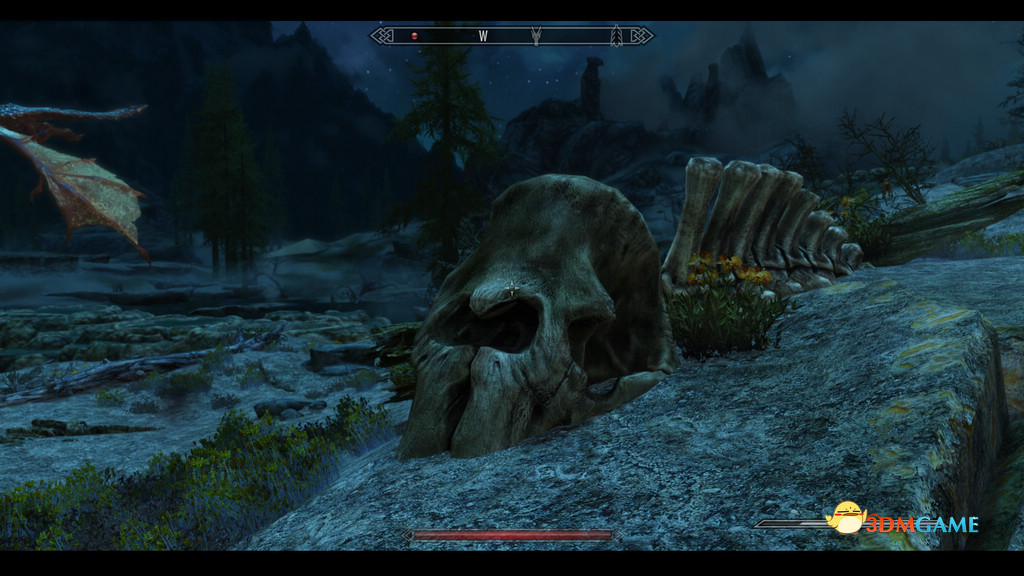Image resolution: width=1024 pixels, height=576 pixels.
Task: Click the red enemy dot on the compass
Action: (414, 36)
